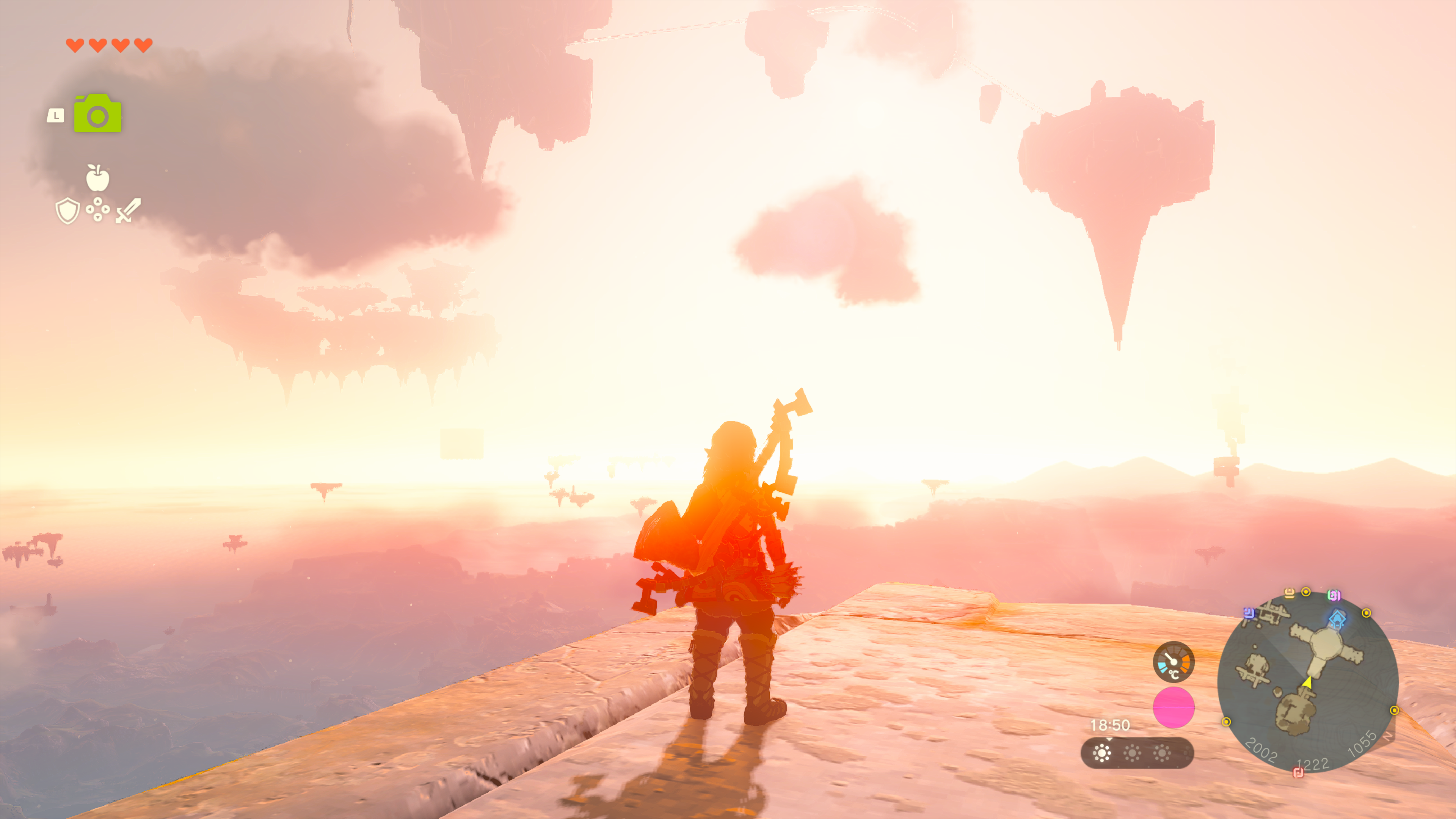Screen dimensions: 1456x819
Task: Select the green-purple marker atop the minimap
Action: [x=1335, y=595]
